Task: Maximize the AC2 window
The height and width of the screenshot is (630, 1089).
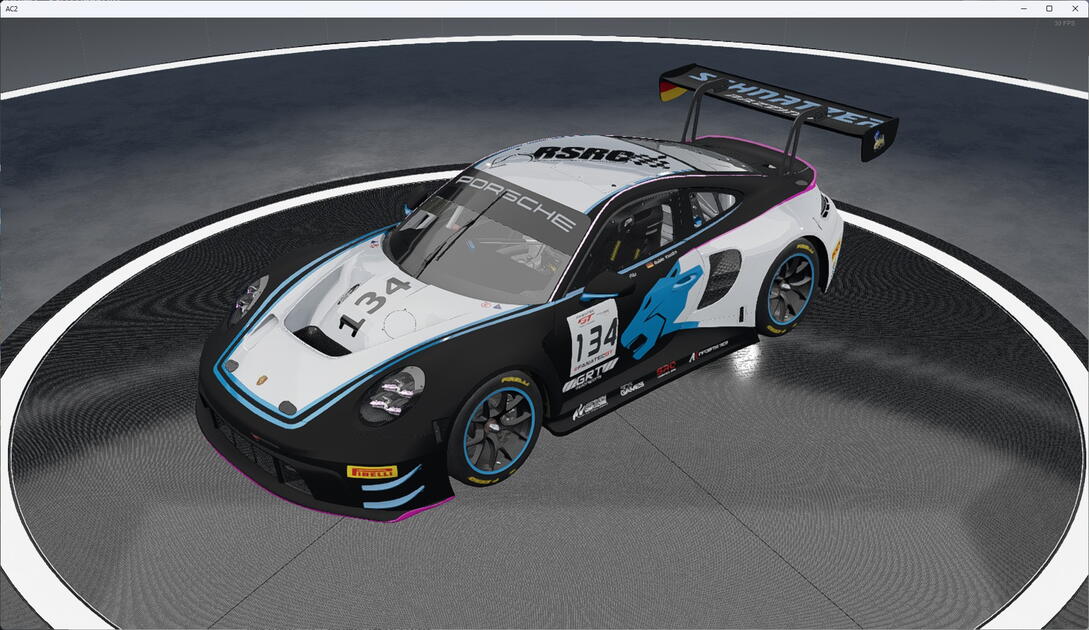Action: click(x=1049, y=8)
